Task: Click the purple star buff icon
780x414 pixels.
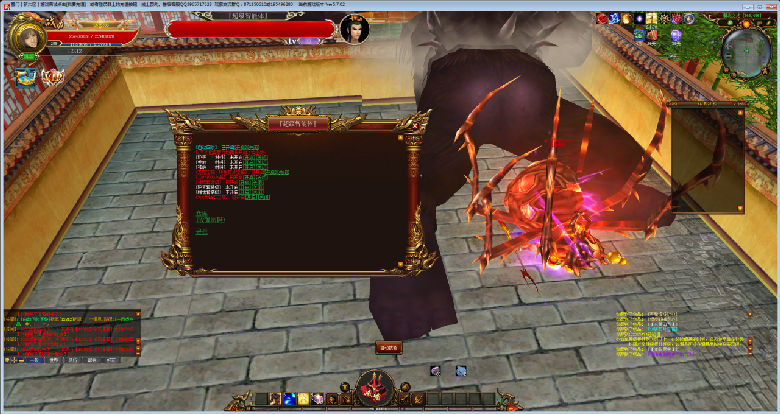Action: click(639, 19)
